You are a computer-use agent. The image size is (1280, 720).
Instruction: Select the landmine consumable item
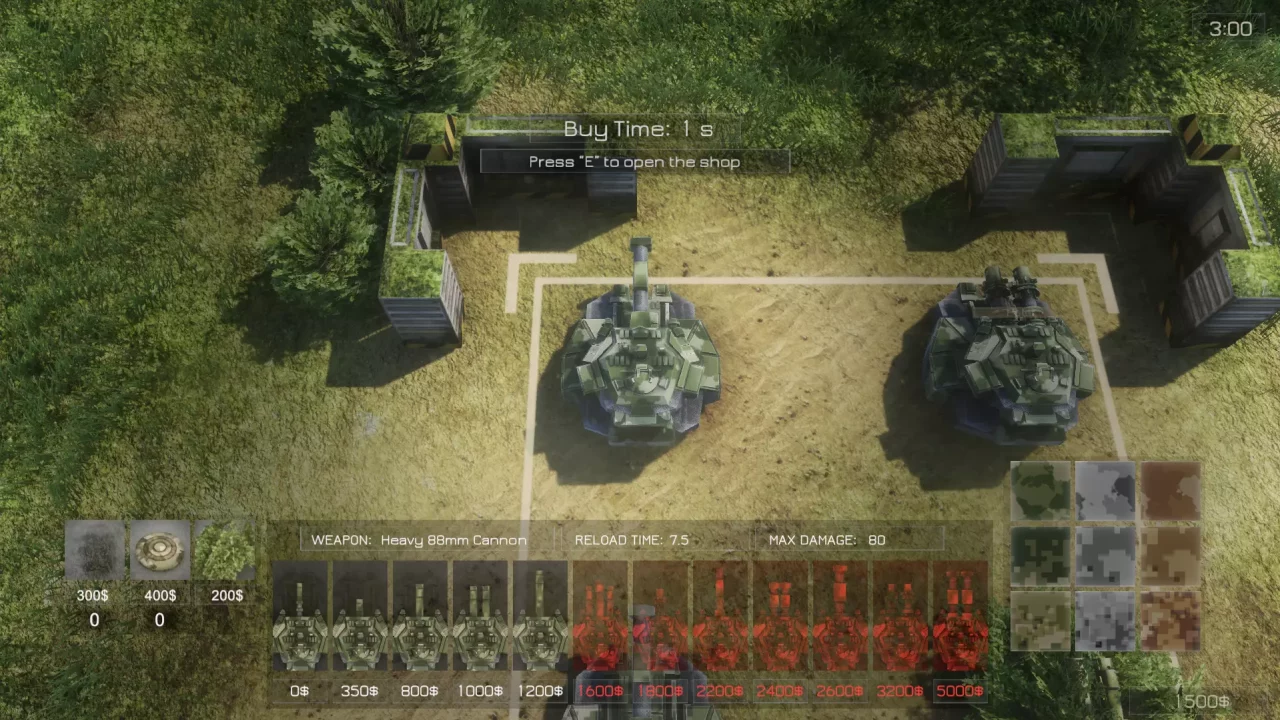click(x=159, y=548)
